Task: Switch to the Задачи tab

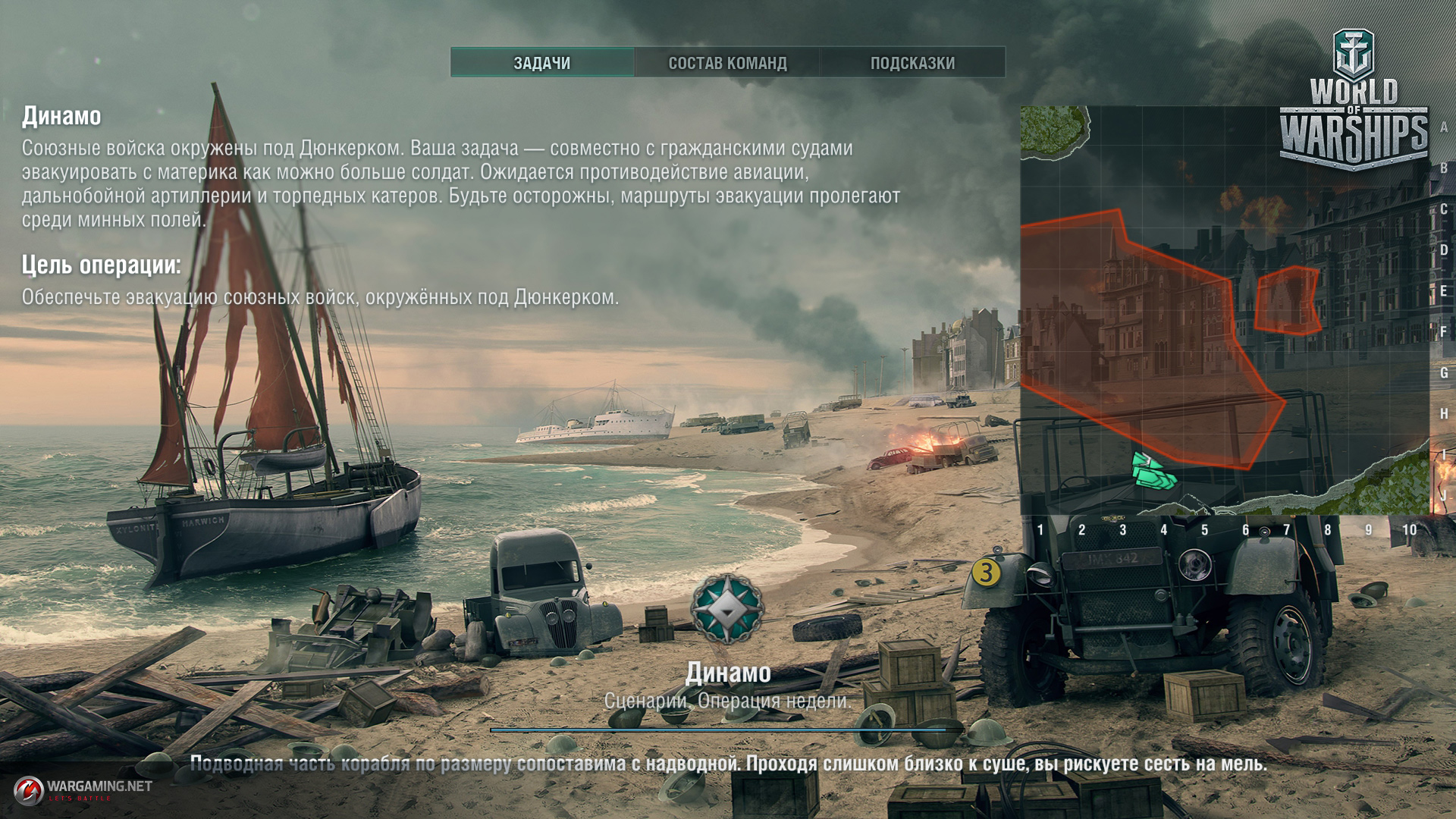Action: coord(542,63)
